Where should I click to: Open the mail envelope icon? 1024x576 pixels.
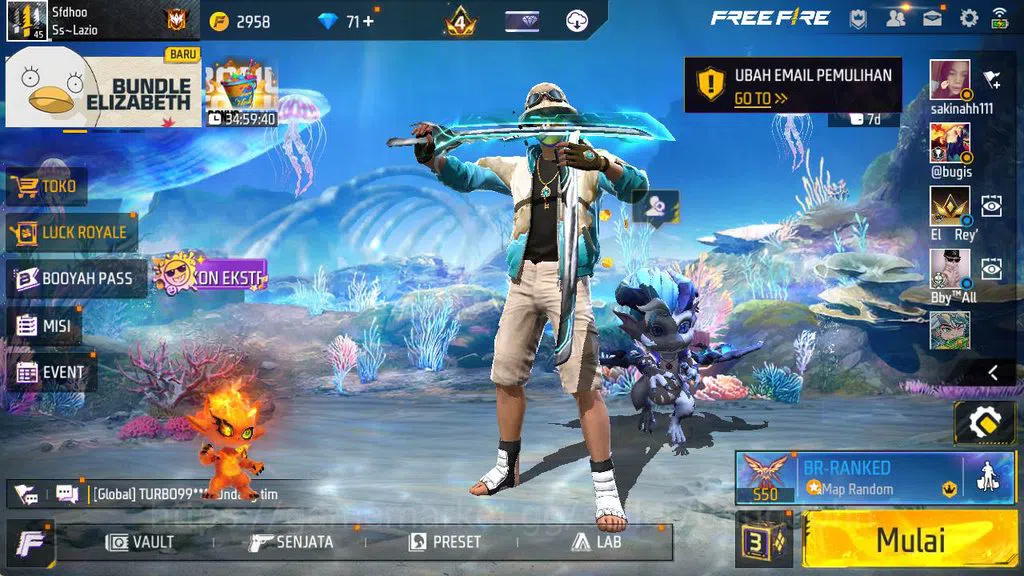(932, 18)
